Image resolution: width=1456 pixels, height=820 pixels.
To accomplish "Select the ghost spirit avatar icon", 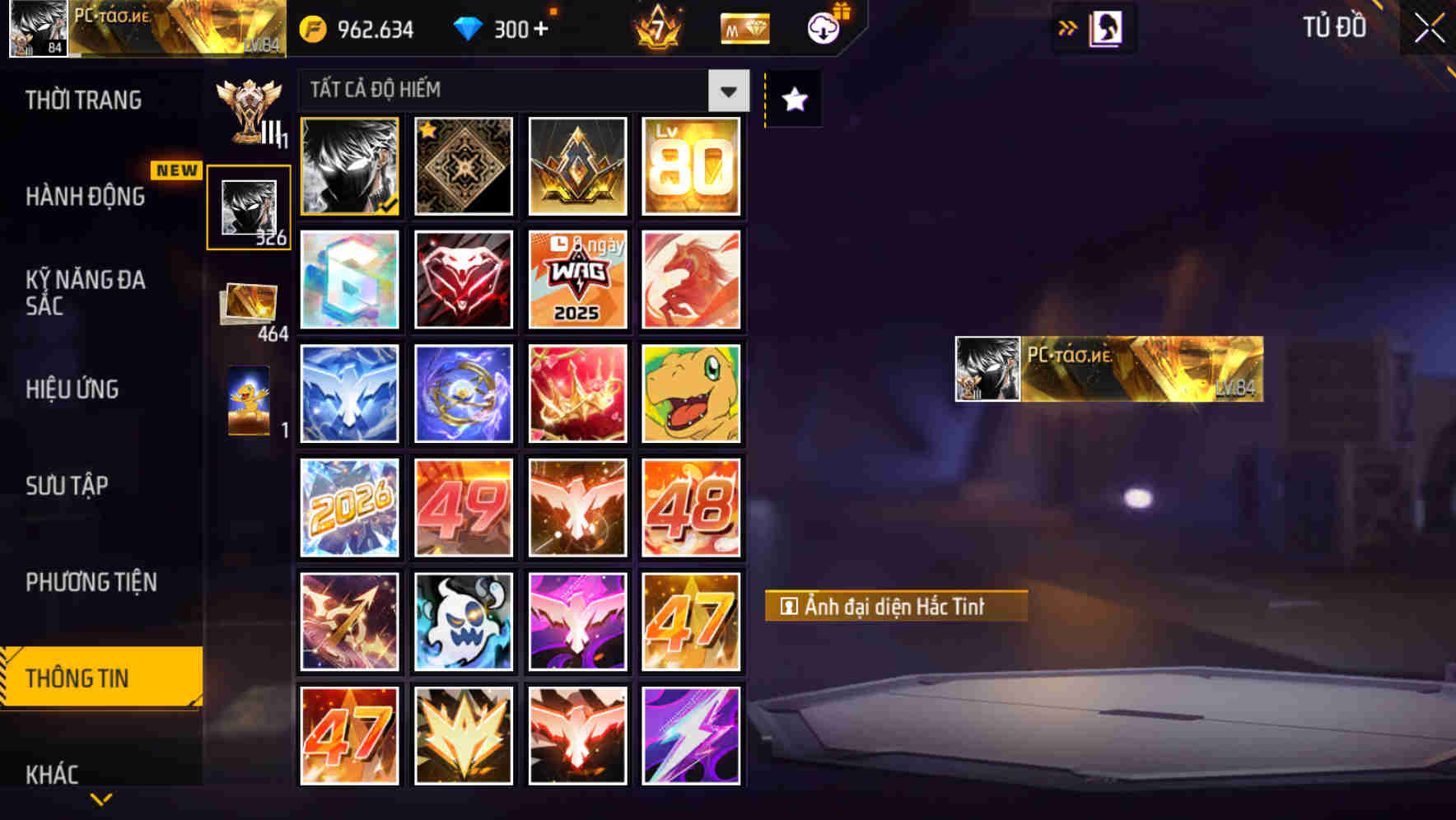I will [x=463, y=622].
